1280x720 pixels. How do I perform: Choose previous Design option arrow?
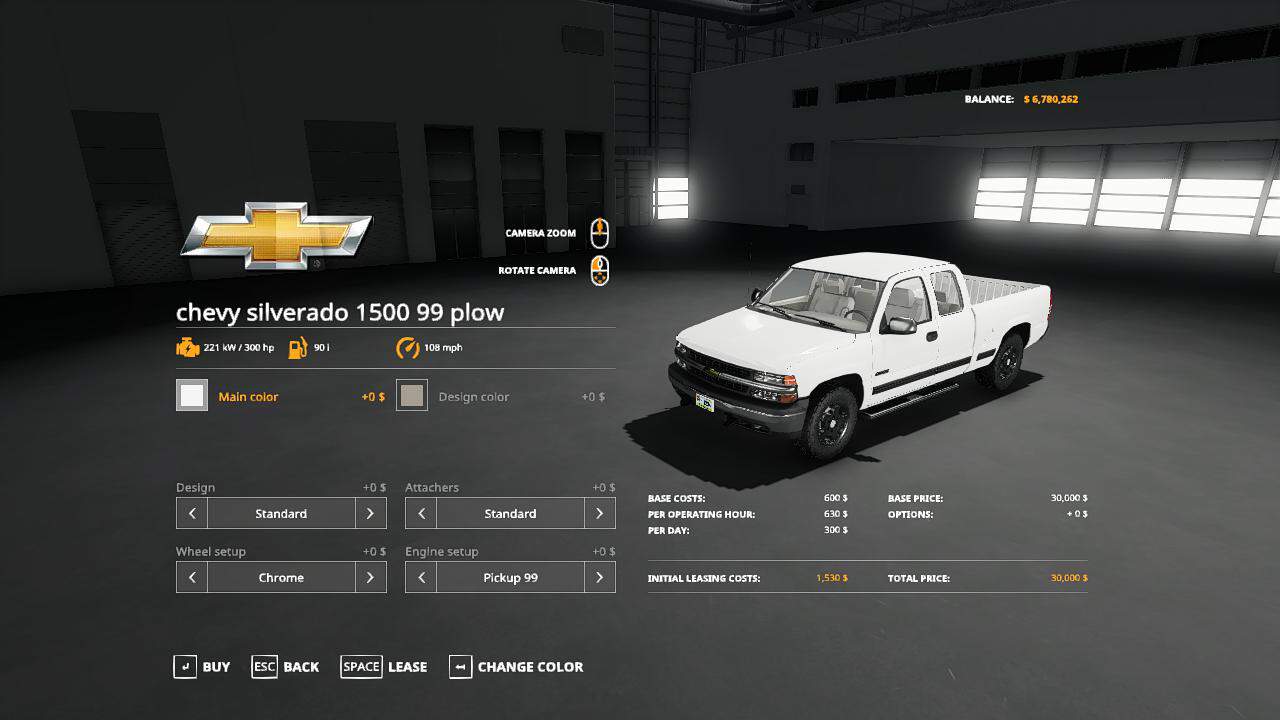(x=192, y=514)
